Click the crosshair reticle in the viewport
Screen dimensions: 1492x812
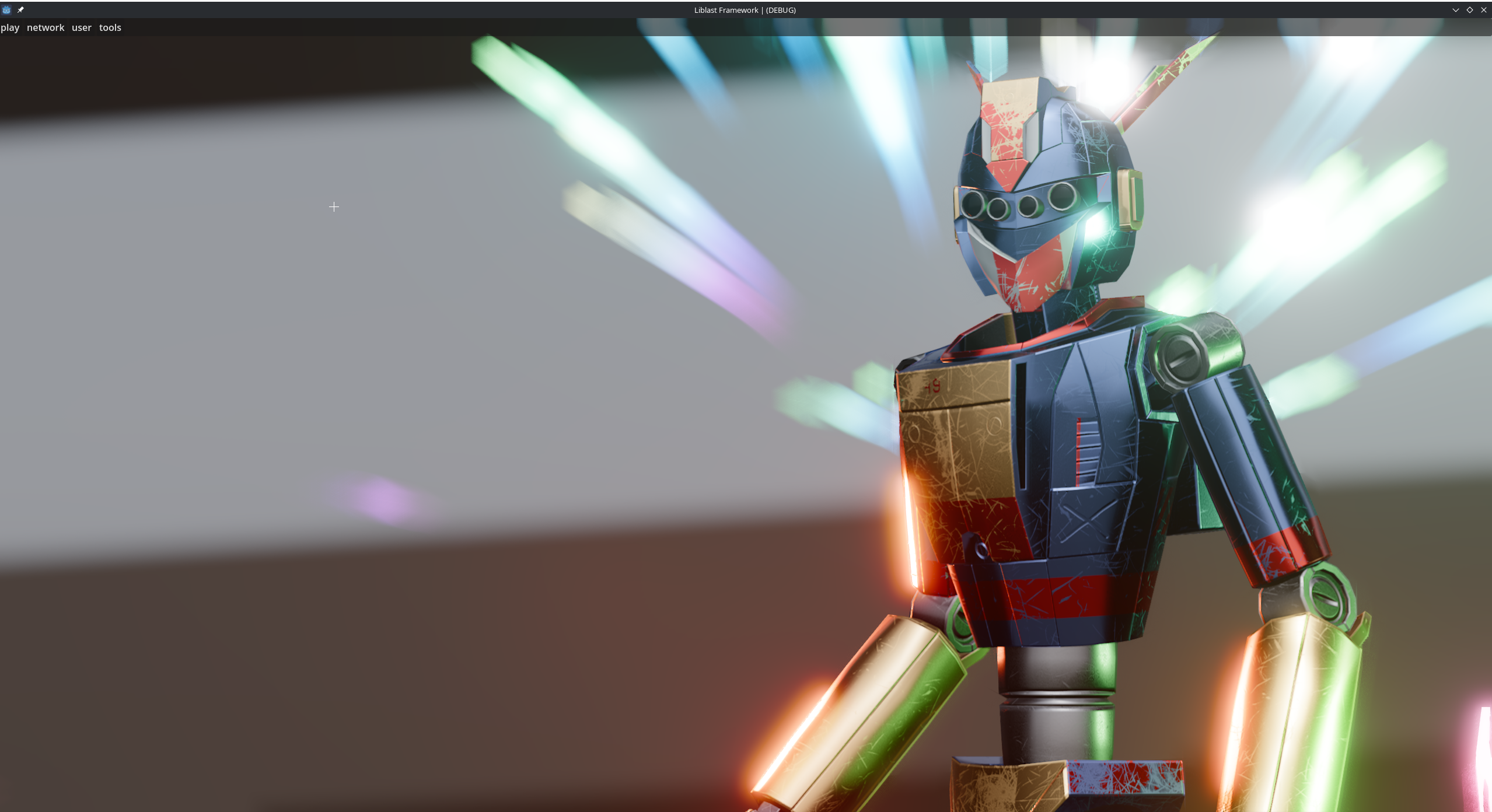point(334,206)
